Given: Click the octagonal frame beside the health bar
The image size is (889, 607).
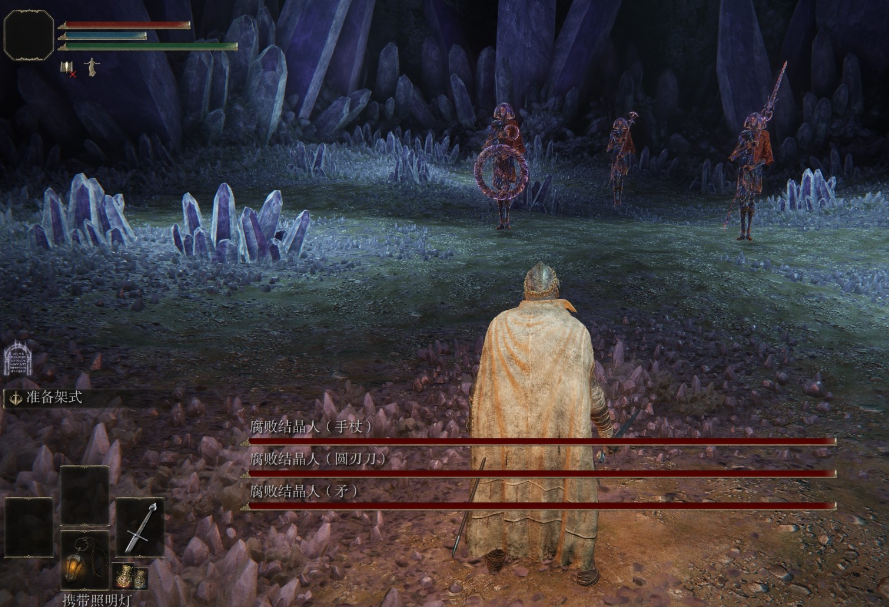Looking at the screenshot, I should [29, 35].
